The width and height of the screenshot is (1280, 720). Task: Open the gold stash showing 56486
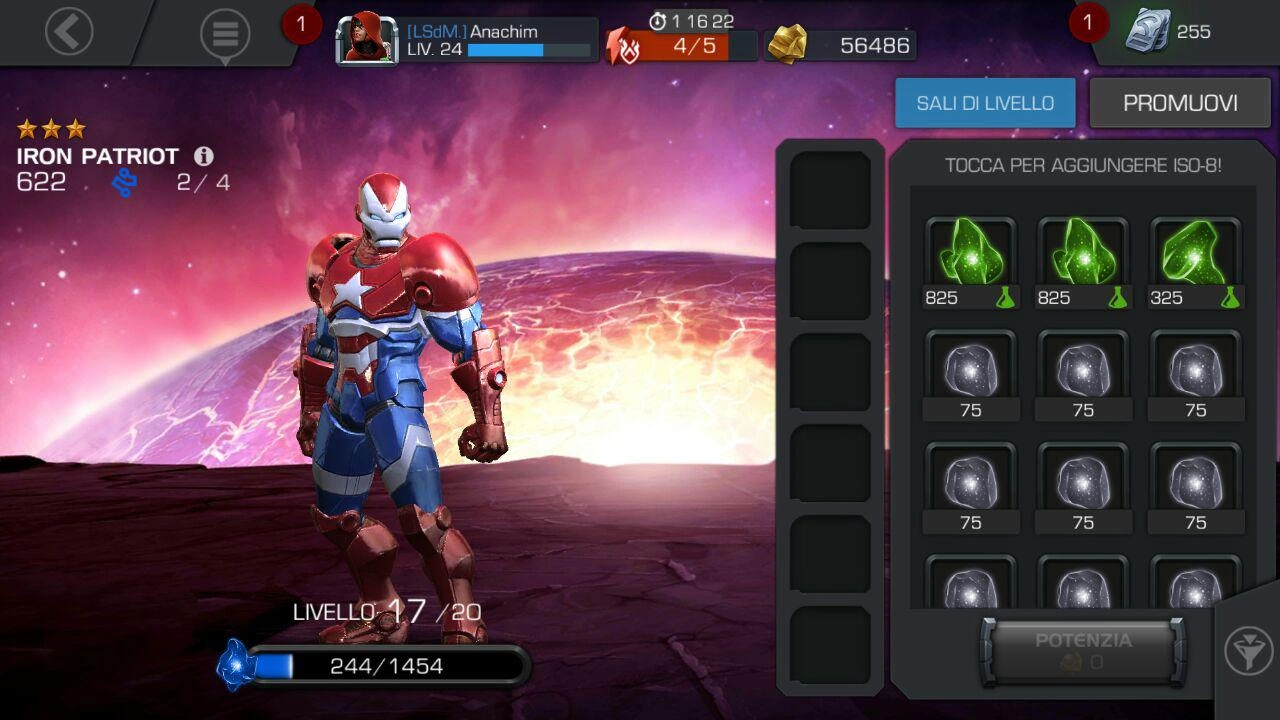pyautogui.click(x=842, y=46)
